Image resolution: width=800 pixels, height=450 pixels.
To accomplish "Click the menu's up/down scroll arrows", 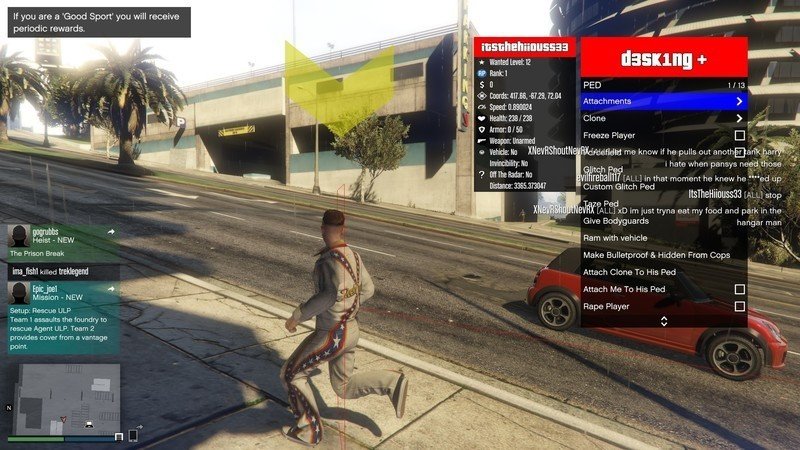I will (x=663, y=321).
